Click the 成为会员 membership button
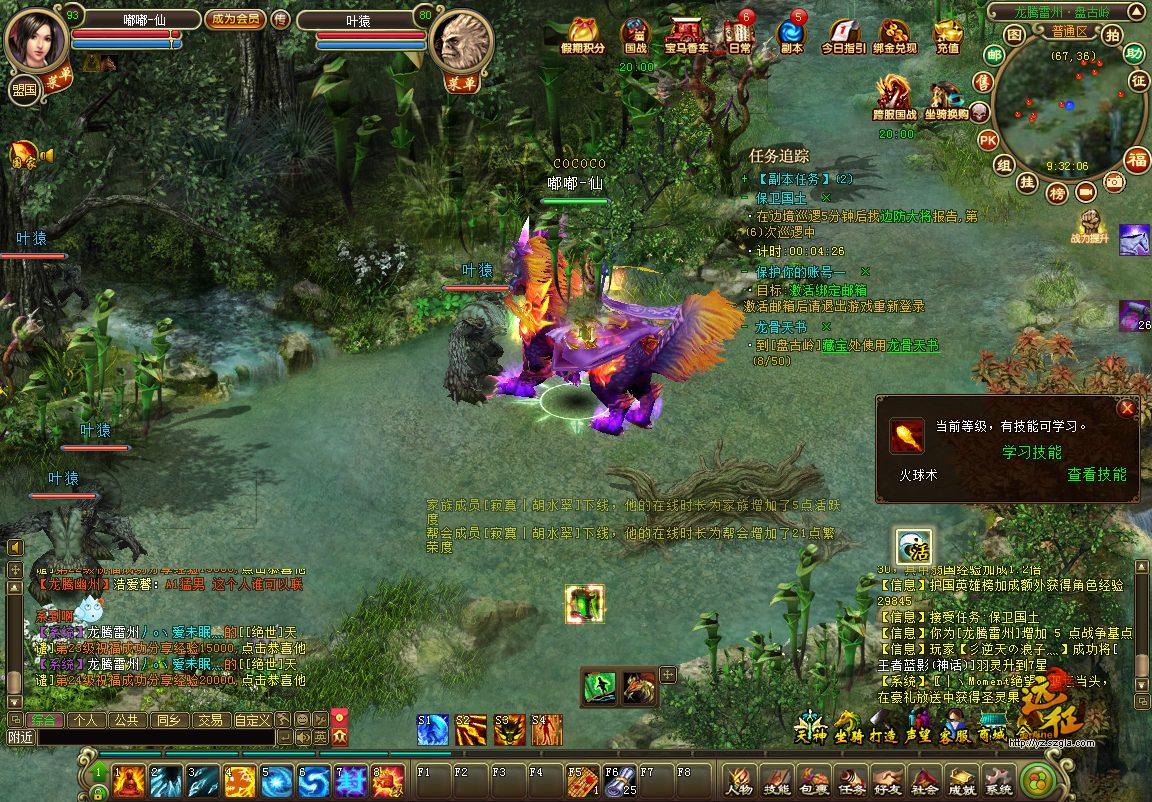The image size is (1152, 802). point(235,18)
